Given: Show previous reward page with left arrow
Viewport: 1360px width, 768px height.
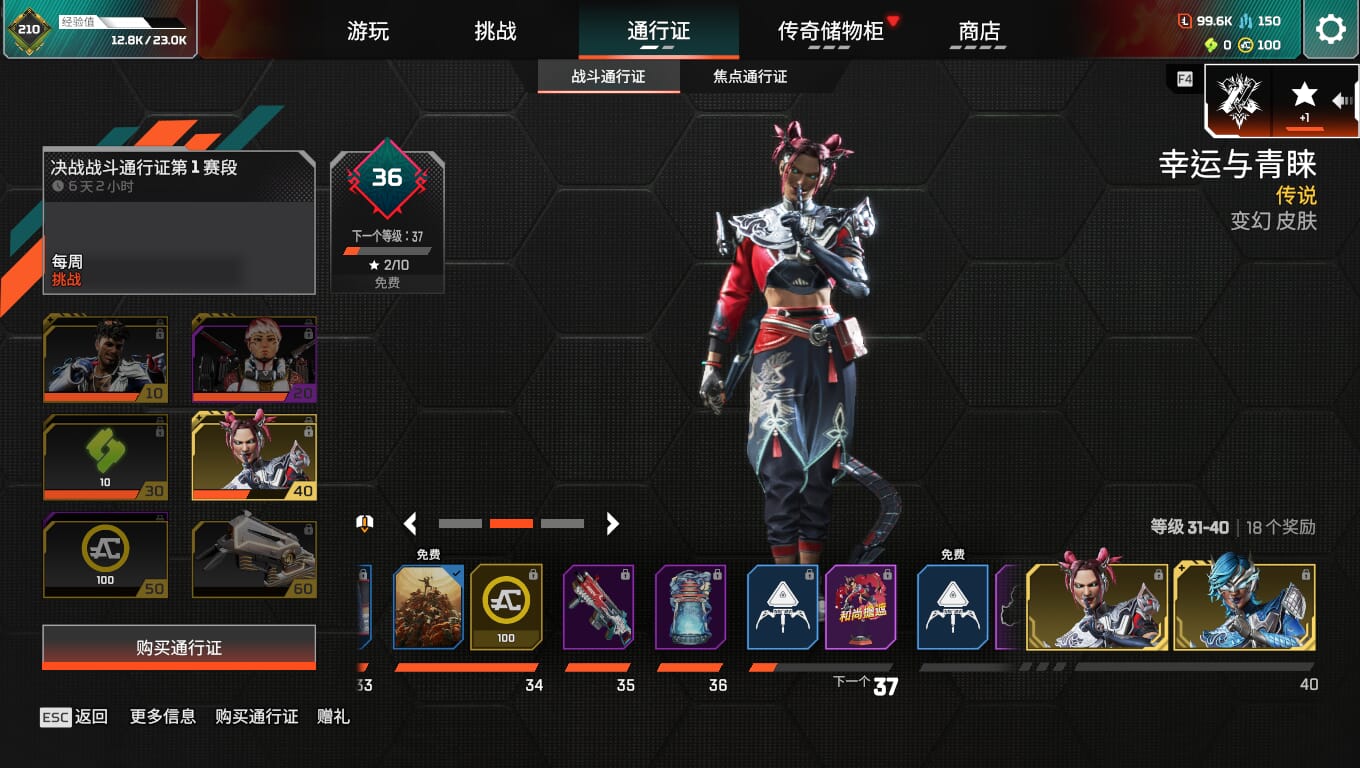Looking at the screenshot, I should (x=410, y=523).
